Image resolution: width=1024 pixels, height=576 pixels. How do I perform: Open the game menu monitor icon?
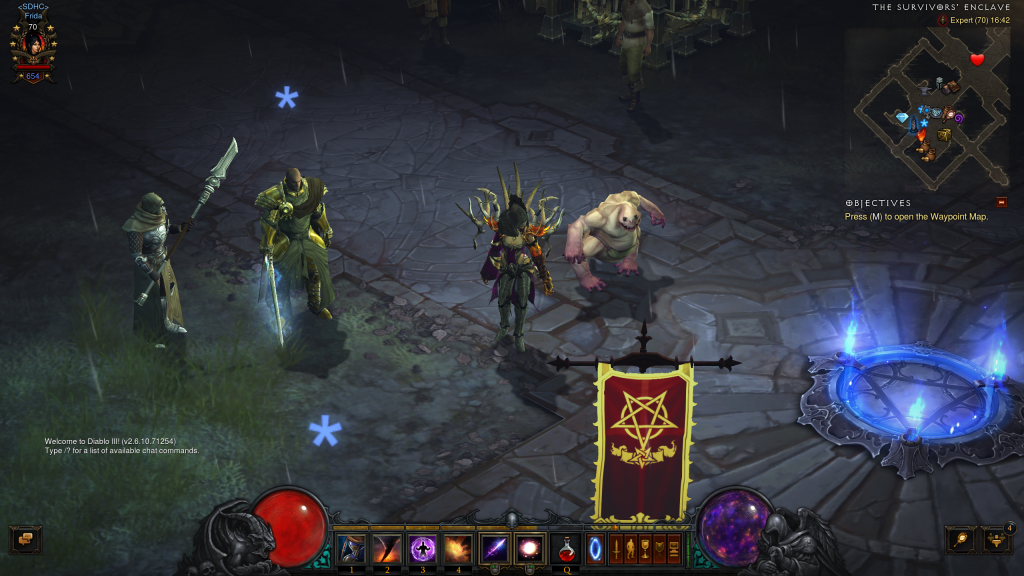point(674,549)
